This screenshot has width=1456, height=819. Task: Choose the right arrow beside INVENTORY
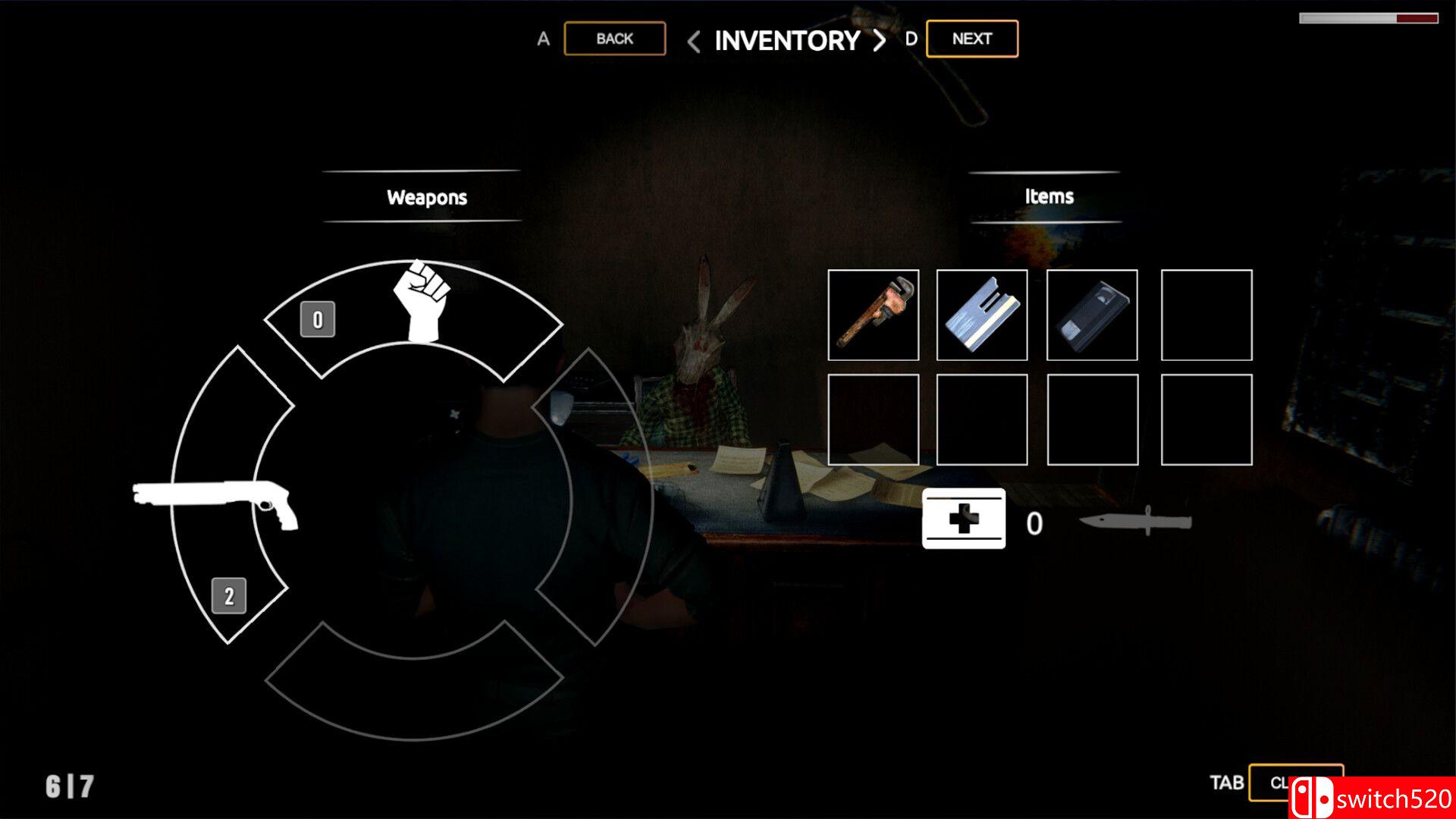click(879, 41)
